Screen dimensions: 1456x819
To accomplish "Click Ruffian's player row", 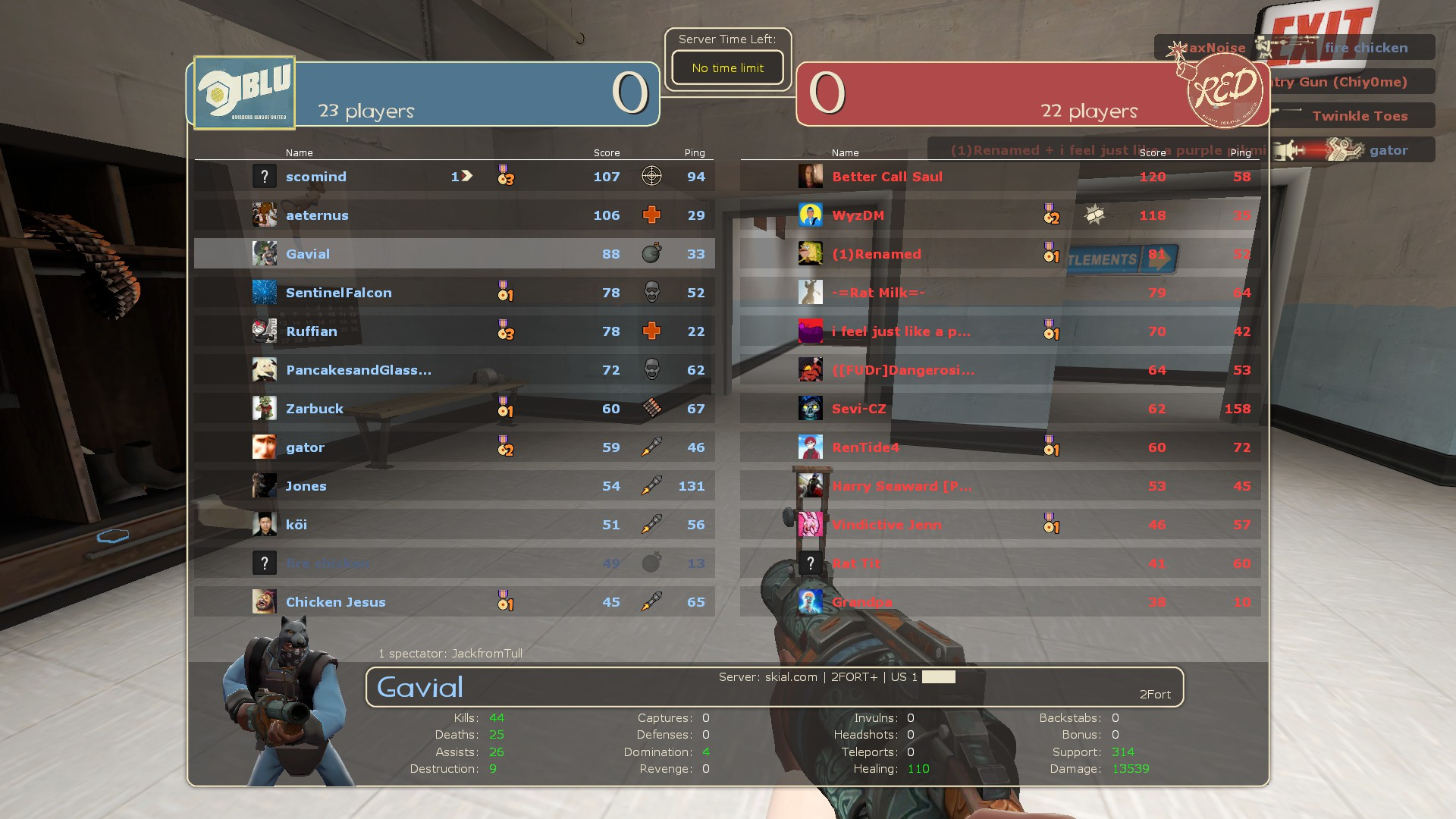I will tap(453, 331).
